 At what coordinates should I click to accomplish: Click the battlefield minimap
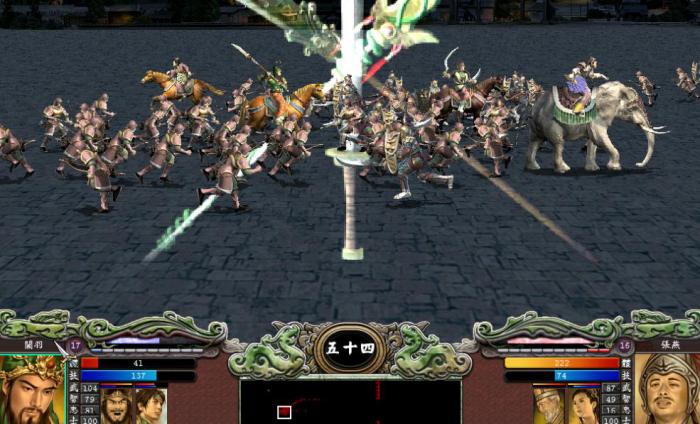(x=350, y=401)
